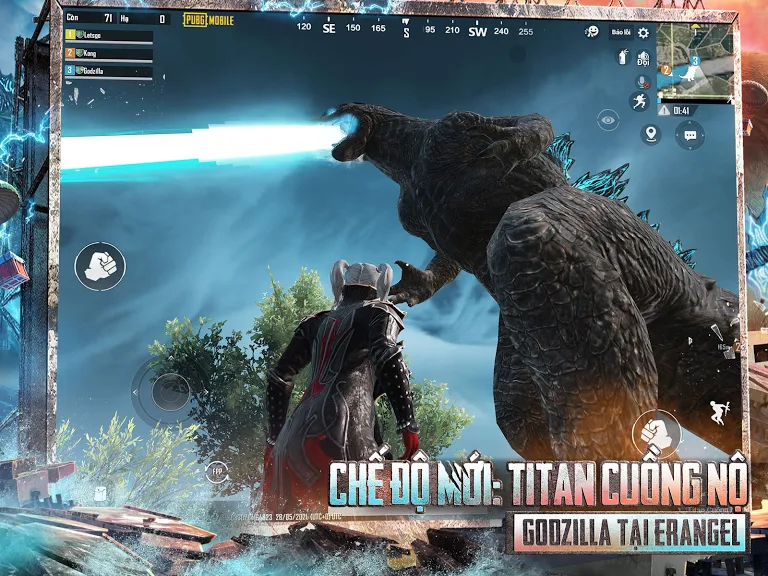
Task: Tap the jump figure button
Action: 717,411
